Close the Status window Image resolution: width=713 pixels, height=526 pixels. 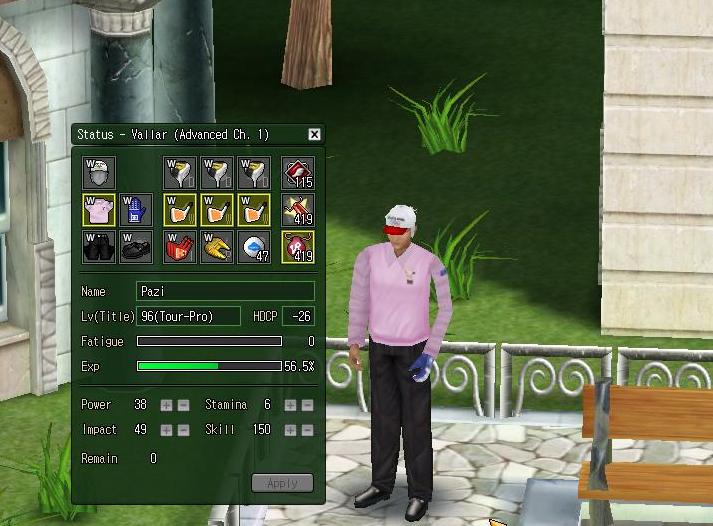click(x=314, y=134)
